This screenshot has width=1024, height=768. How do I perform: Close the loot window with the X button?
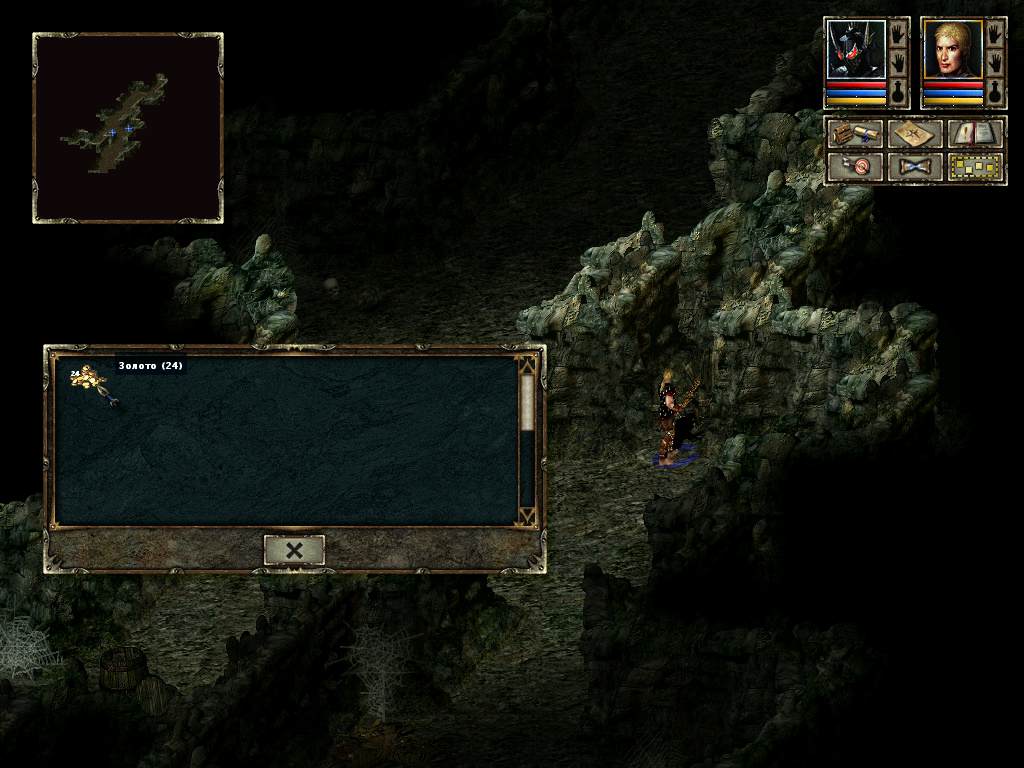coord(294,550)
